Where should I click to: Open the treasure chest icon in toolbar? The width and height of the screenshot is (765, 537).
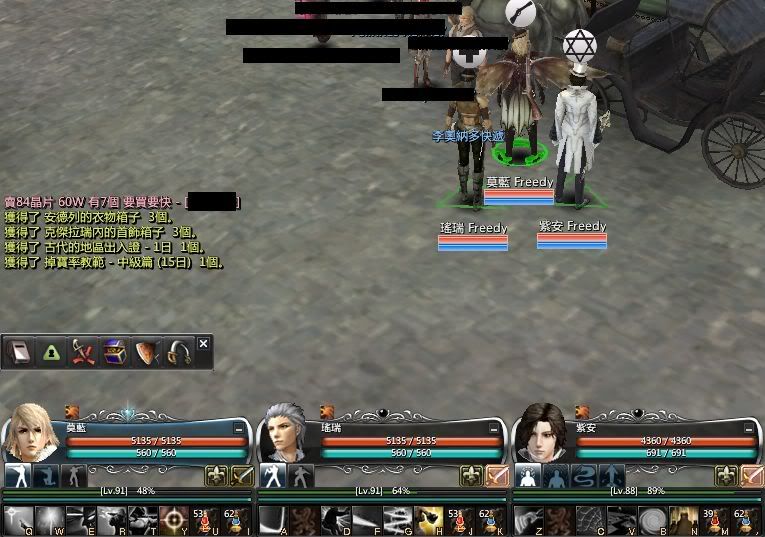[x=115, y=352]
